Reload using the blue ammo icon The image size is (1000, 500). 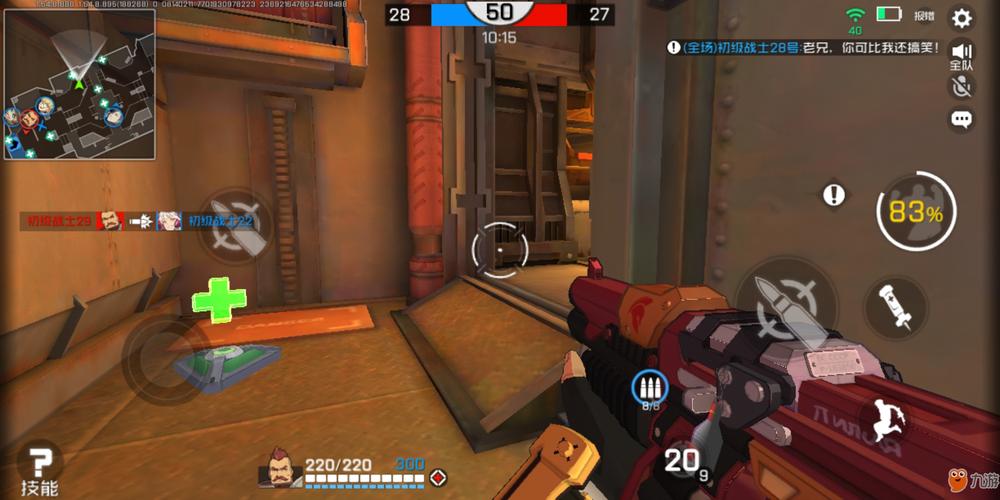[x=649, y=387]
